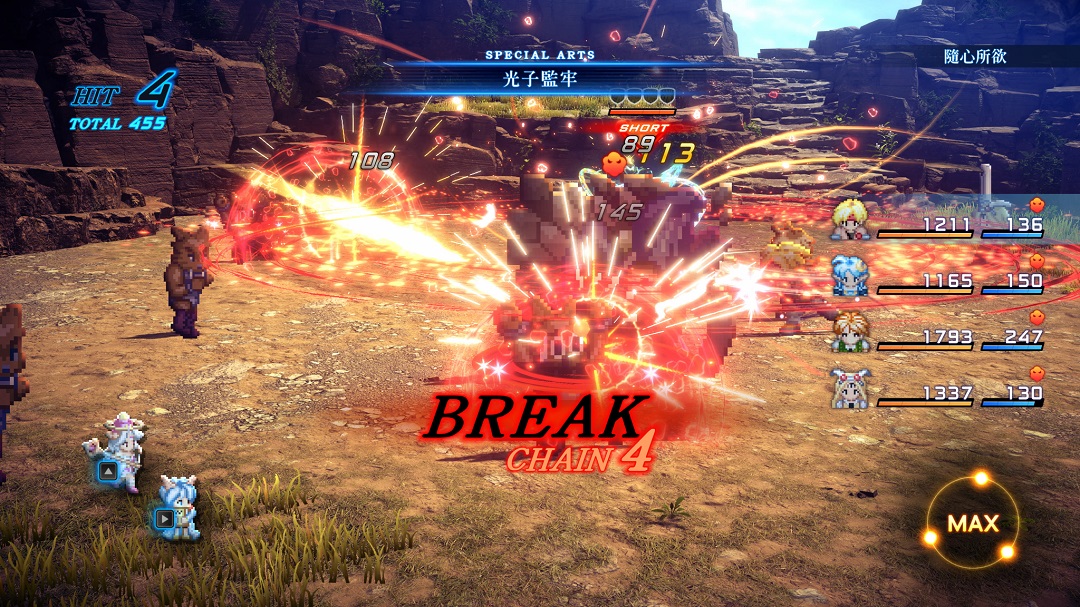1080x607 pixels.
Task: Select the blue-haired party member portrait
Action: 848,277
